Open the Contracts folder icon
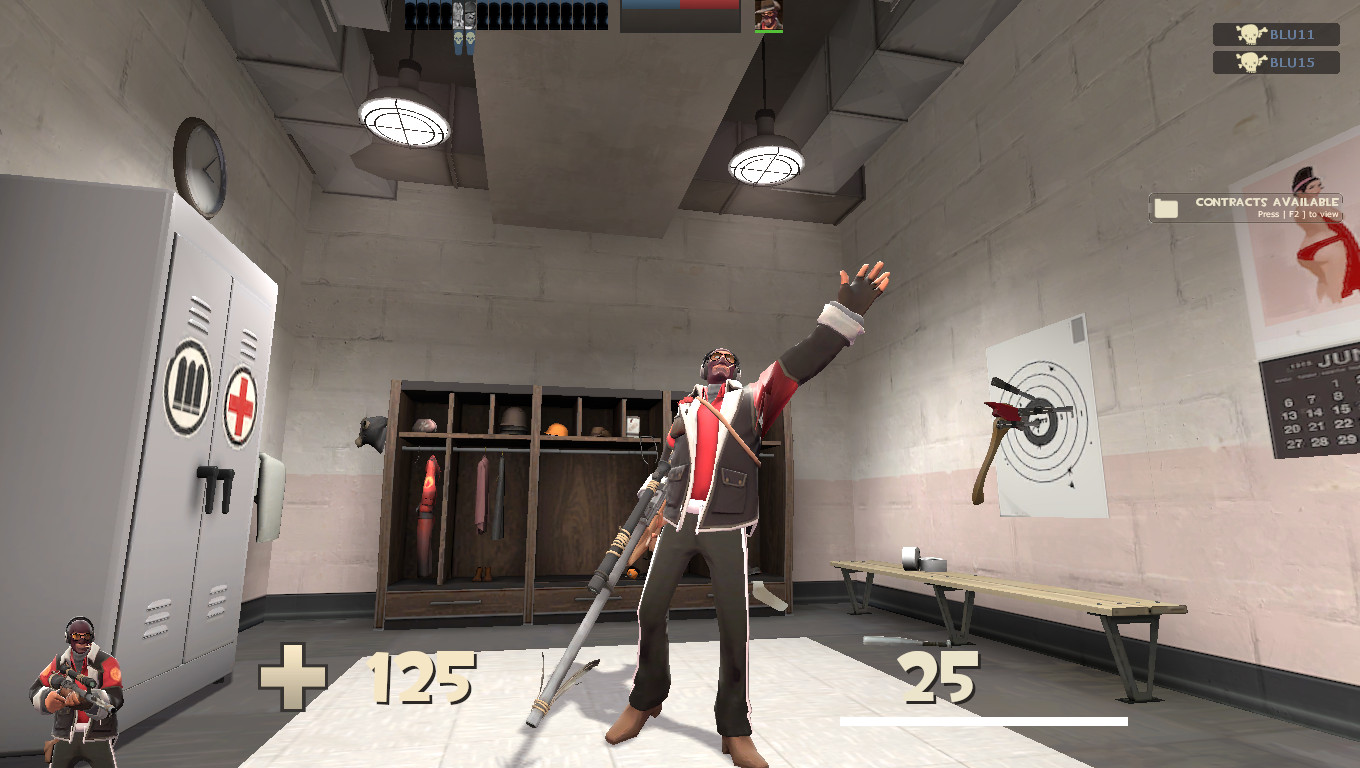 1164,207
